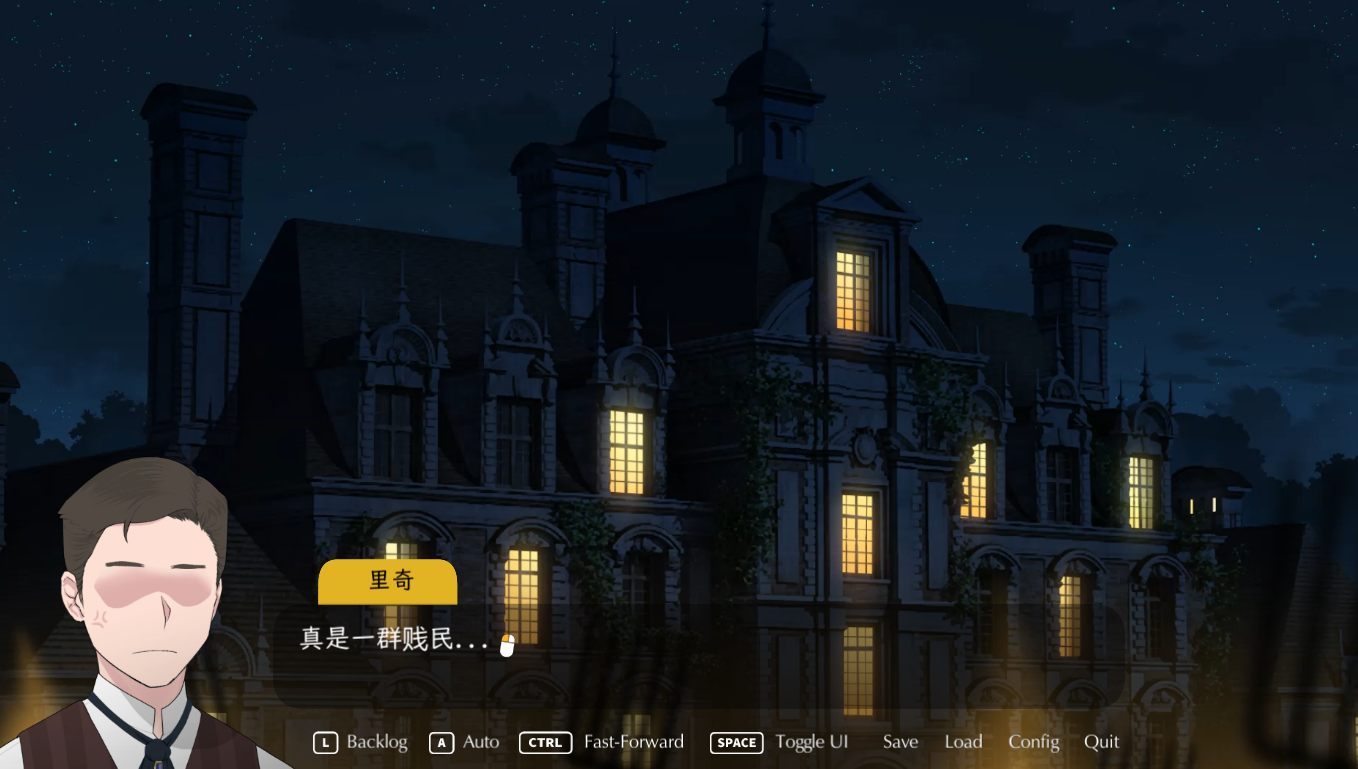Image resolution: width=1358 pixels, height=769 pixels.
Task: Toggle UI visibility
Action: (x=780, y=742)
